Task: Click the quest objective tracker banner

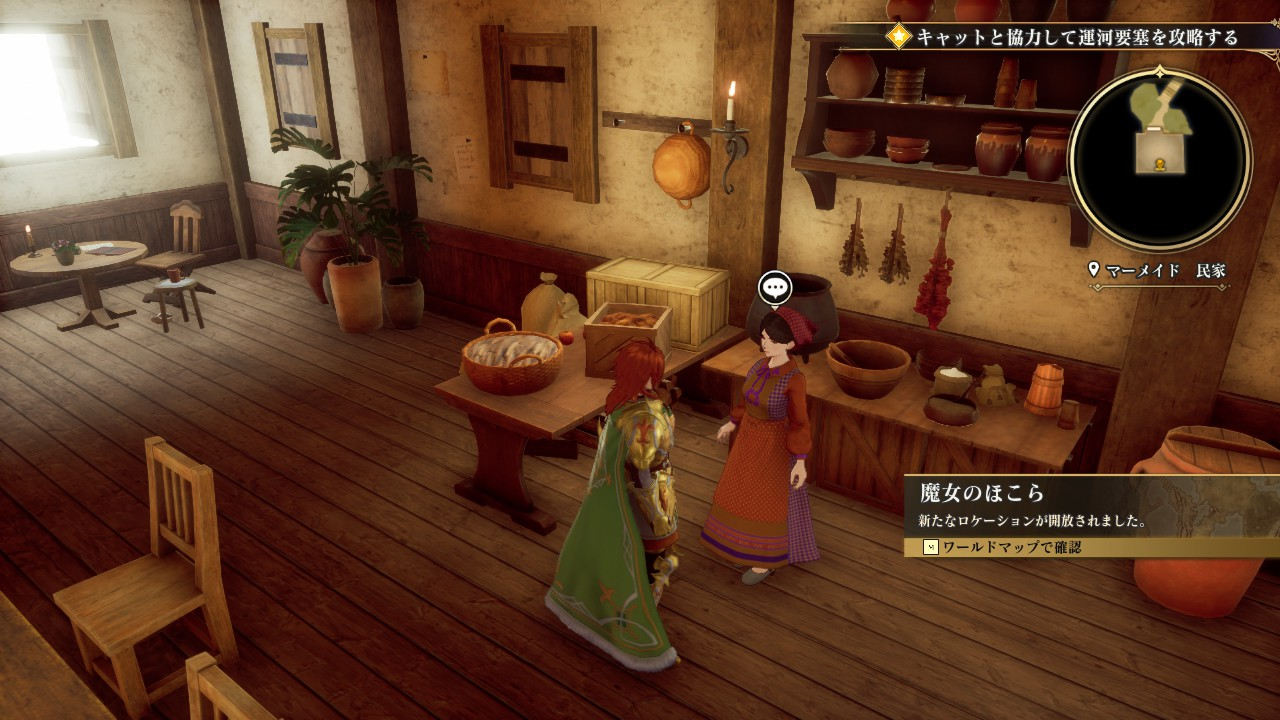Action: point(1065,37)
